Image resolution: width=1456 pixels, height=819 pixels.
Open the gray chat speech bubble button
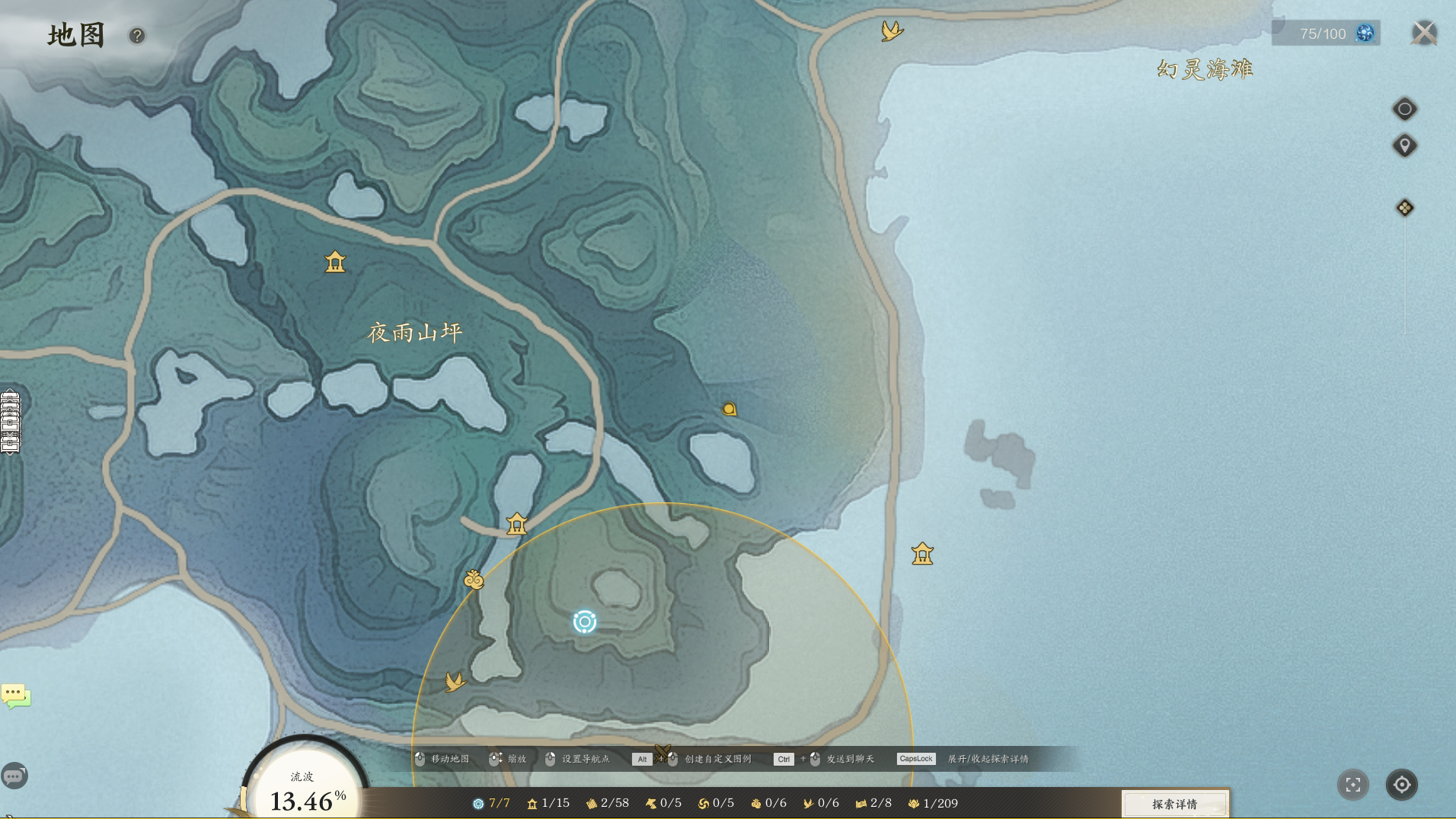[14, 776]
